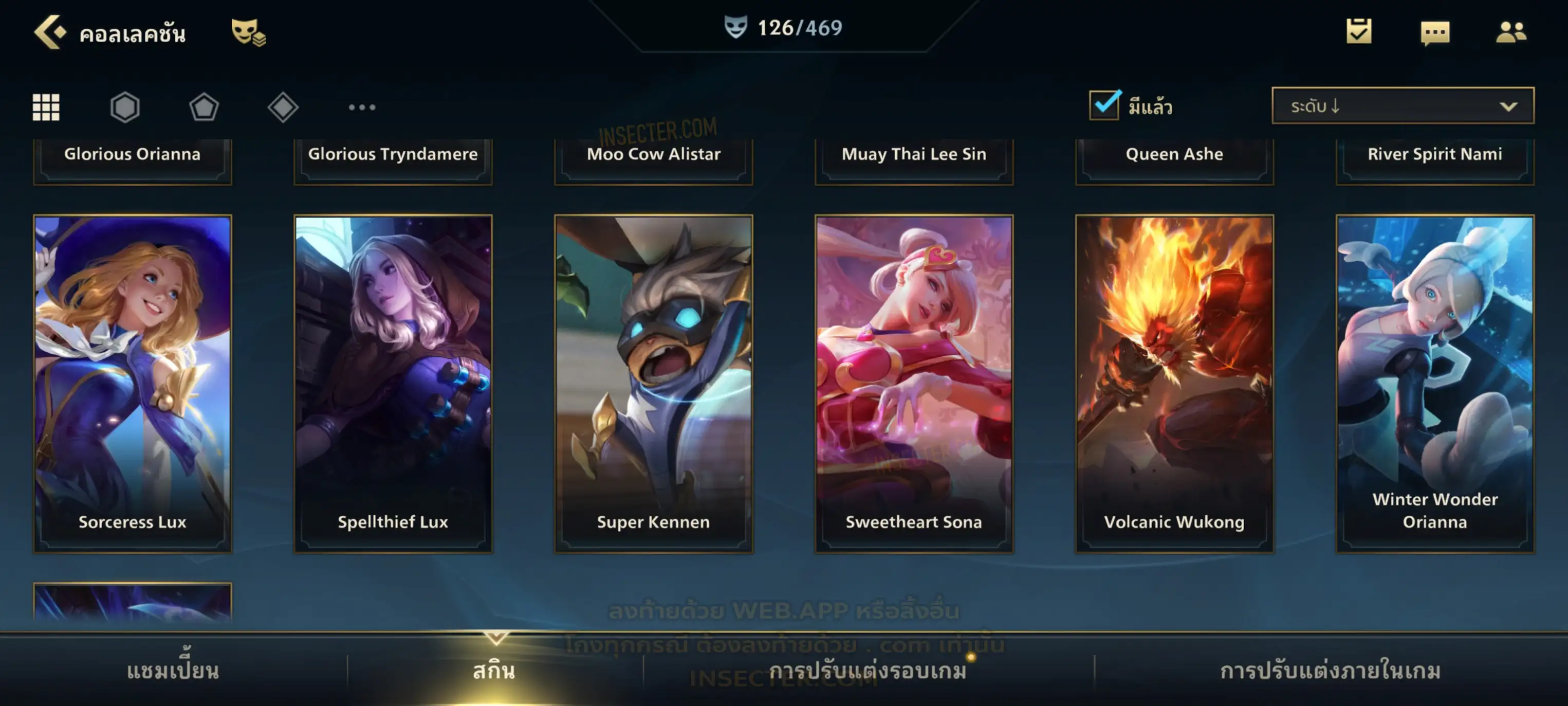Open the mask and coins icon

248,32
